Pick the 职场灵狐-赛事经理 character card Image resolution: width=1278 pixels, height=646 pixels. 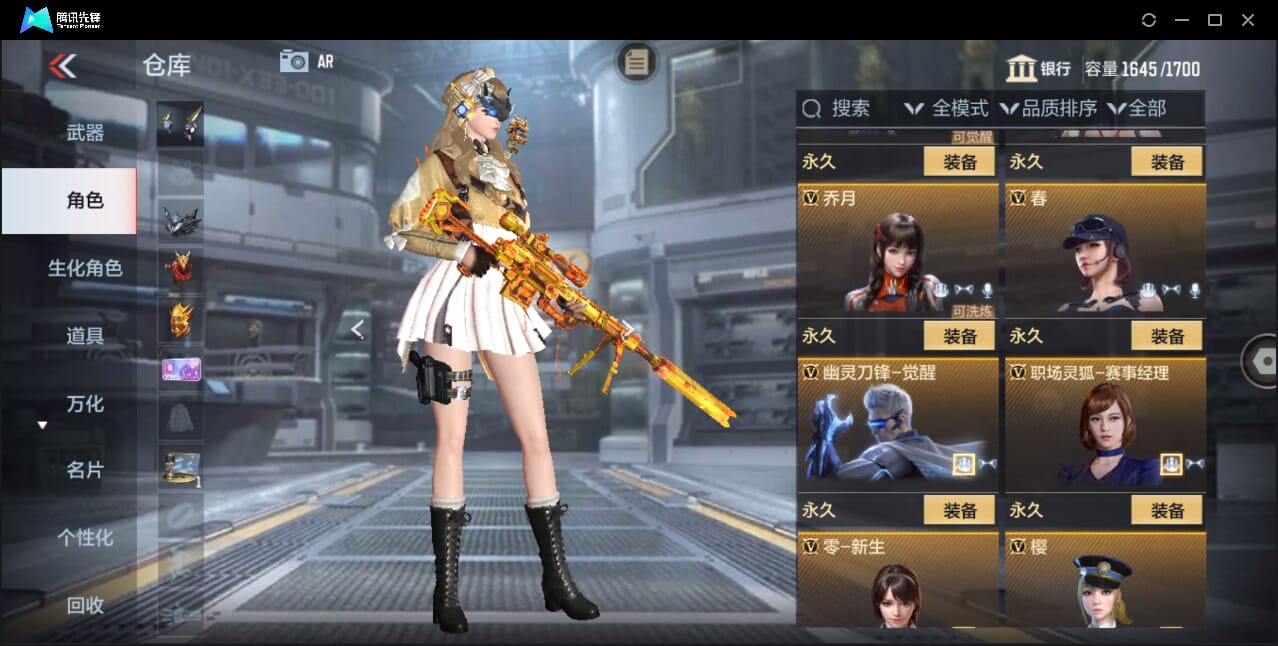pyautogui.click(x=1105, y=423)
